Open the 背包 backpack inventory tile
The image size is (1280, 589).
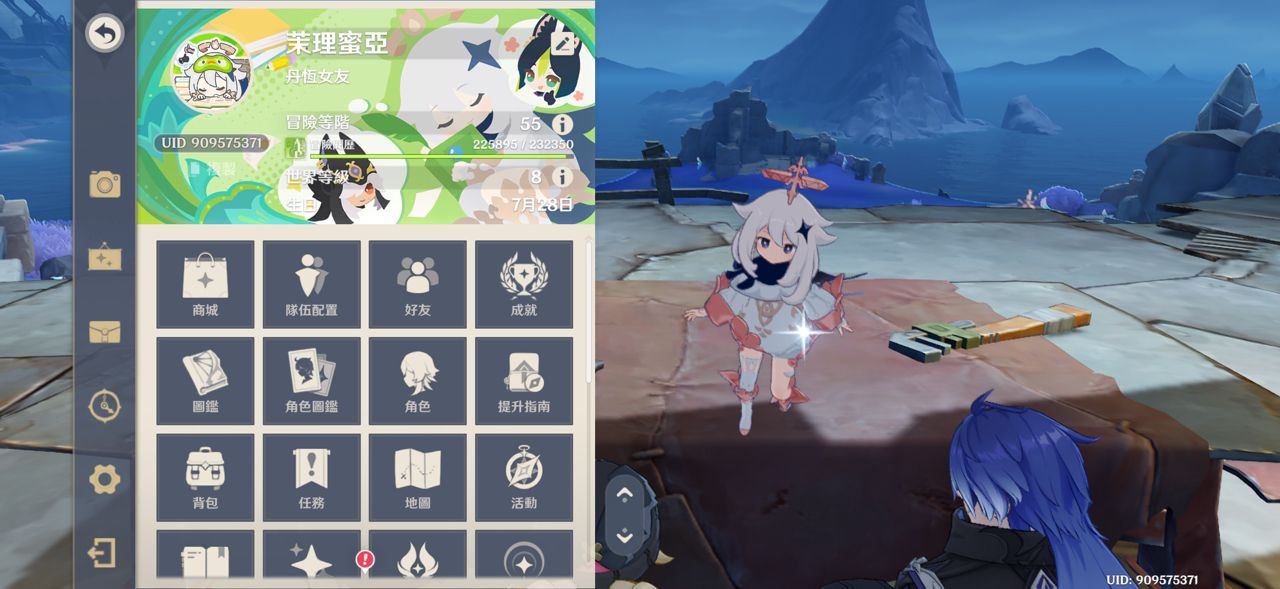click(205, 477)
